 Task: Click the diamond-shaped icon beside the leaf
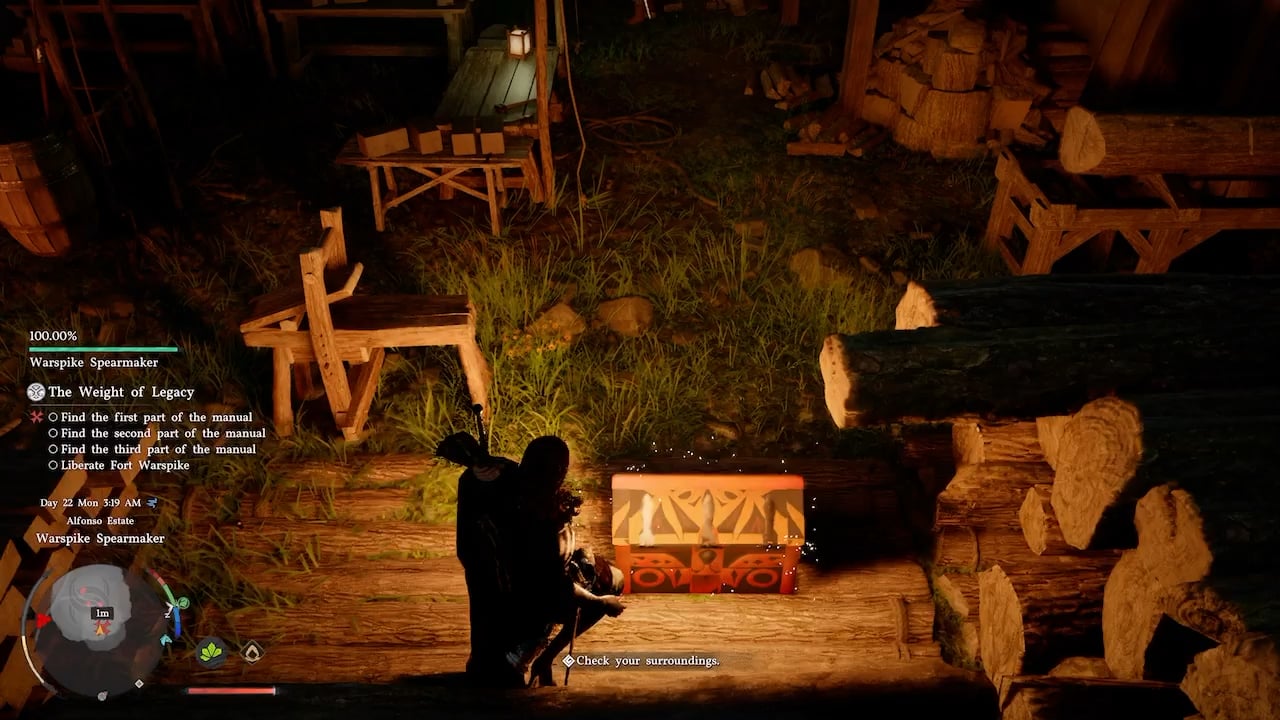click(x=253, y=652)
